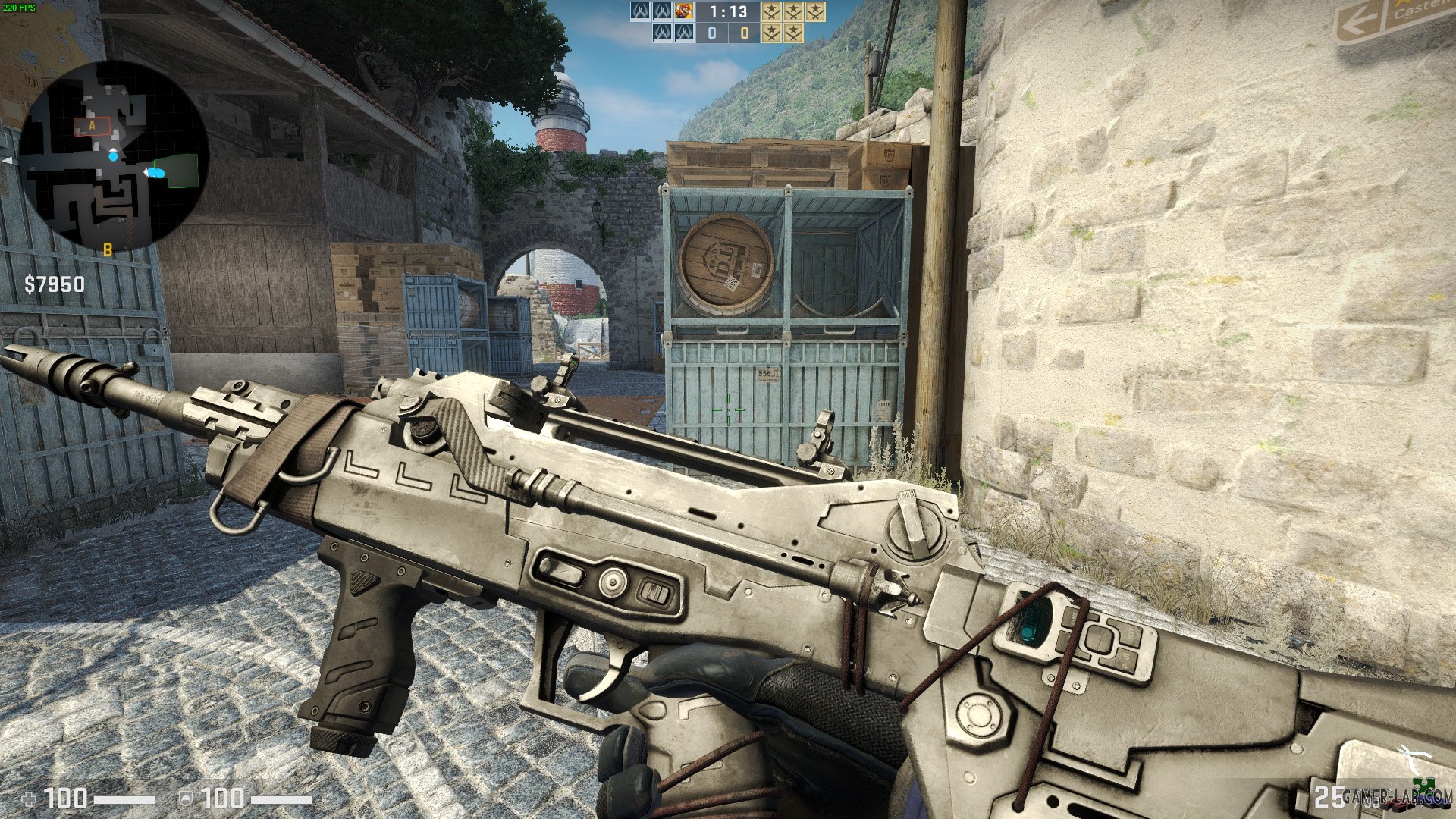Click the helmet armor icon
This screenshot has height=819, width=1456.
[186, 798]
